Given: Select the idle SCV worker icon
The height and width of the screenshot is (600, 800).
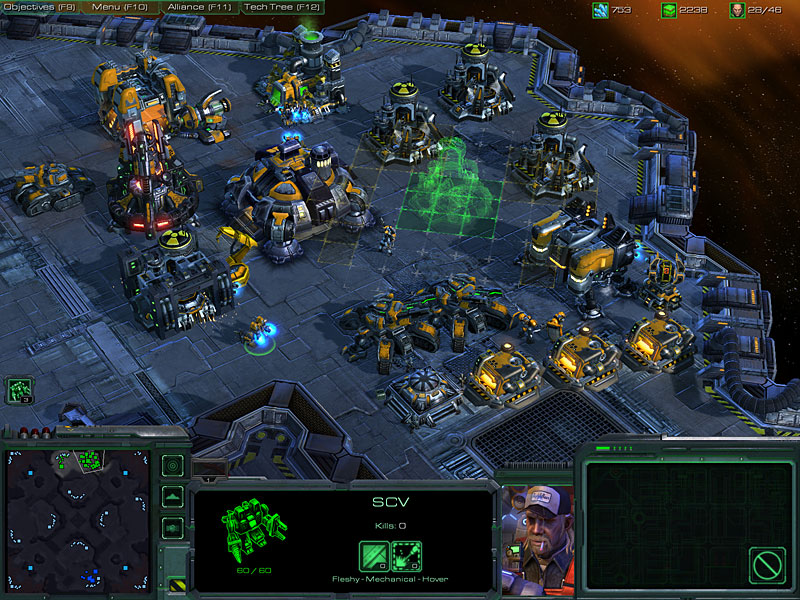Looking at the screenshot, I should point(19,390).
